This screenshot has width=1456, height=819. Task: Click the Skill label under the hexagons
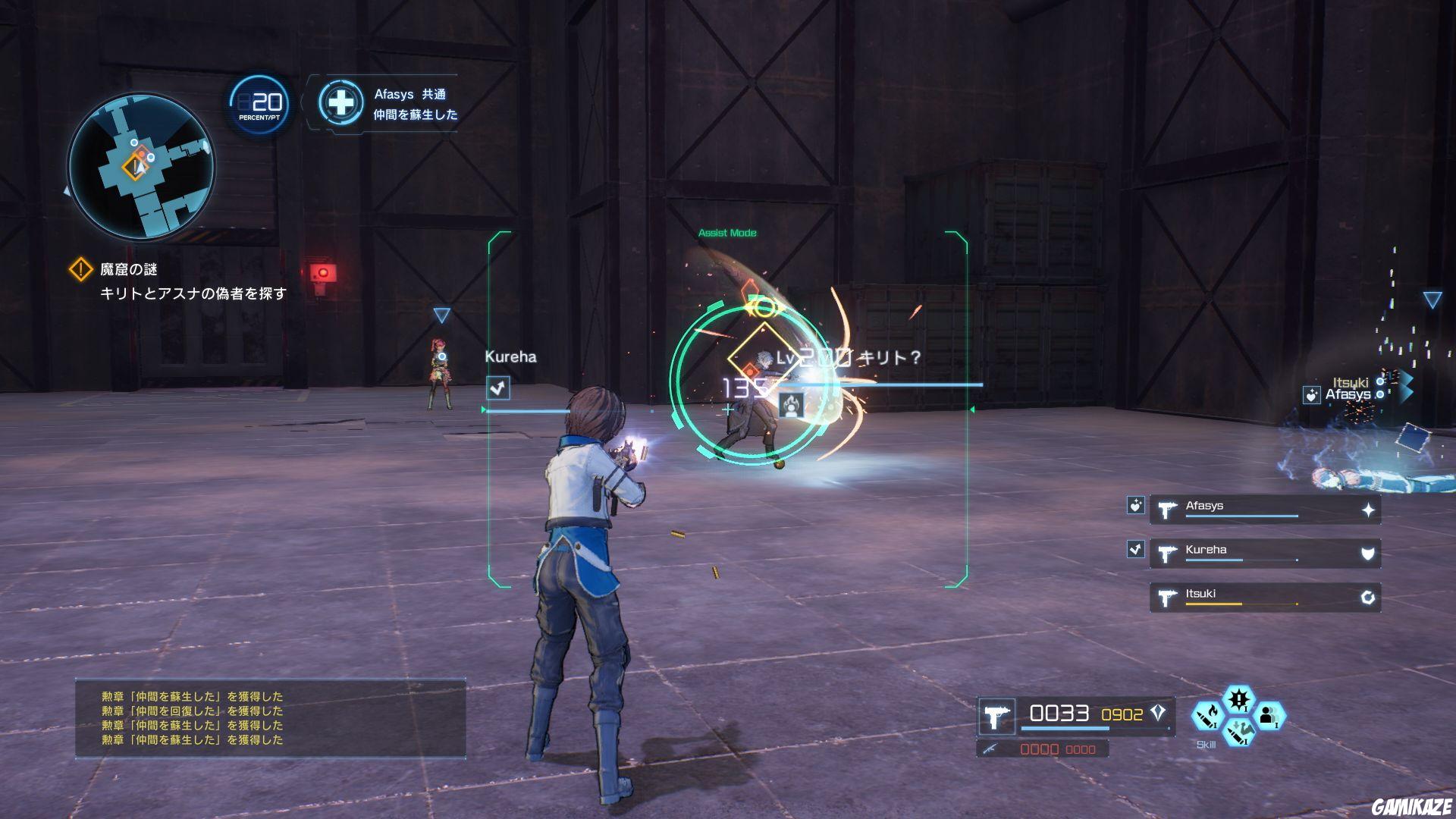[1207, 745]
